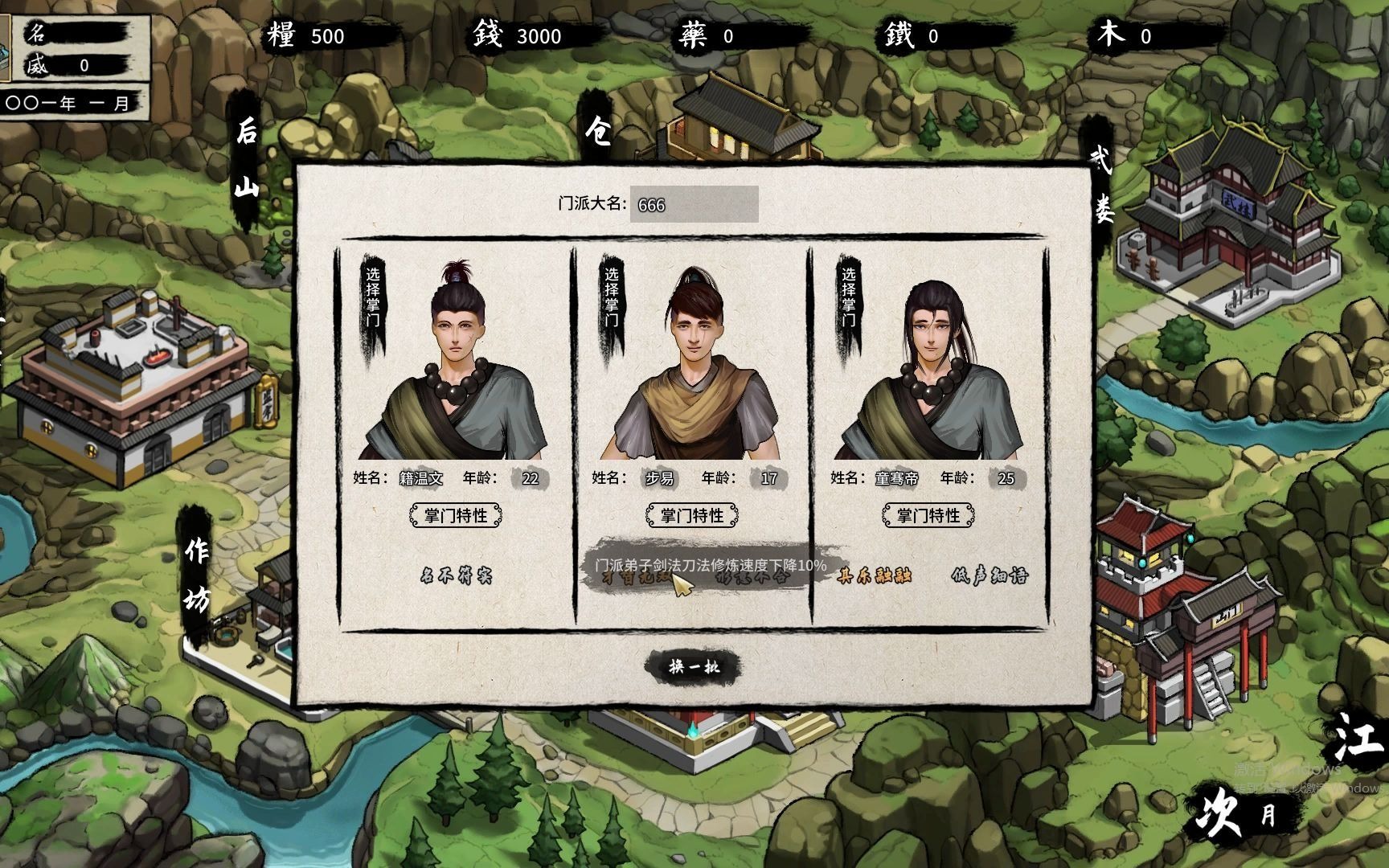Choose 籍温文 as sect leader
1389x868 pixels.
tap(373, 298)
